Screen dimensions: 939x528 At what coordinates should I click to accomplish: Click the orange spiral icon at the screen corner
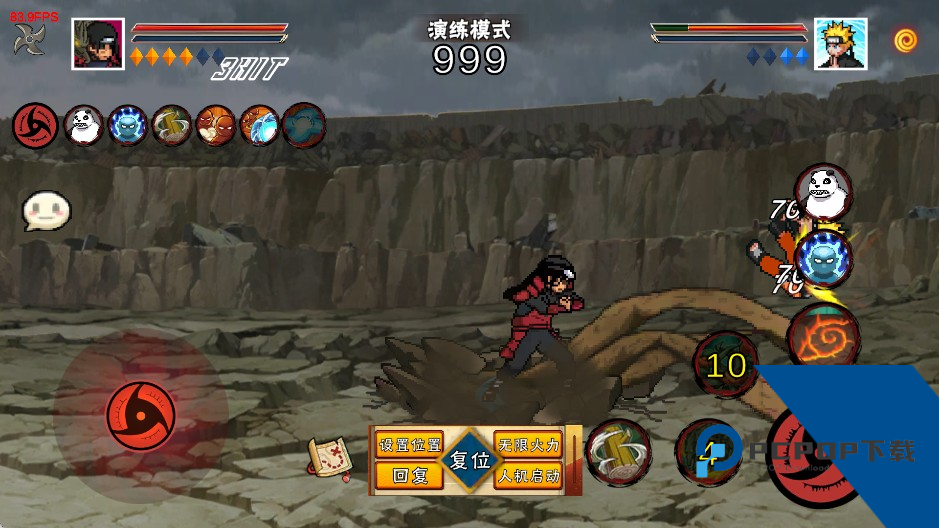[x=906, y=40]
